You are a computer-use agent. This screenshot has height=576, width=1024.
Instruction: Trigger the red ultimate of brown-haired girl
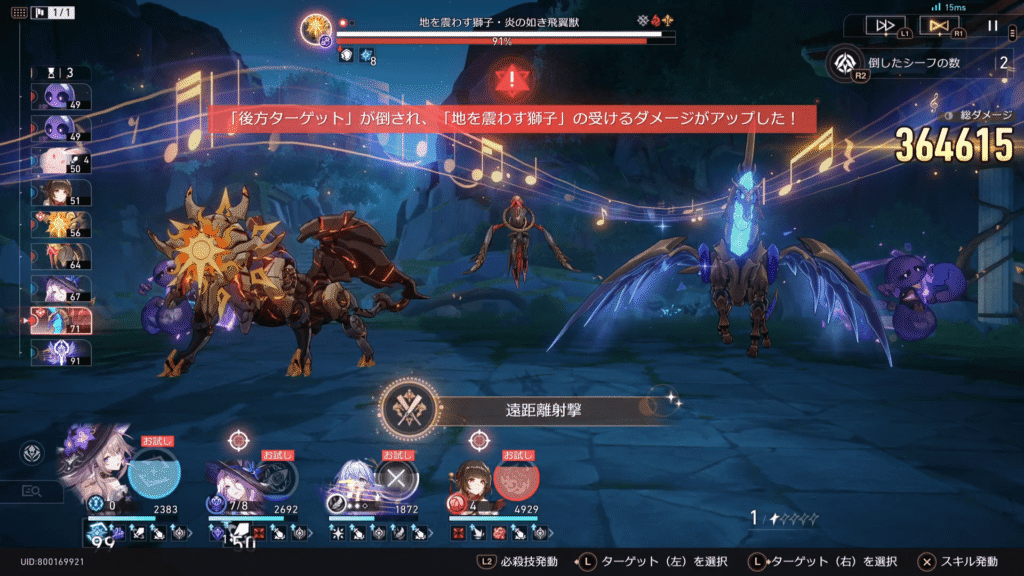(x=516, y=476)
